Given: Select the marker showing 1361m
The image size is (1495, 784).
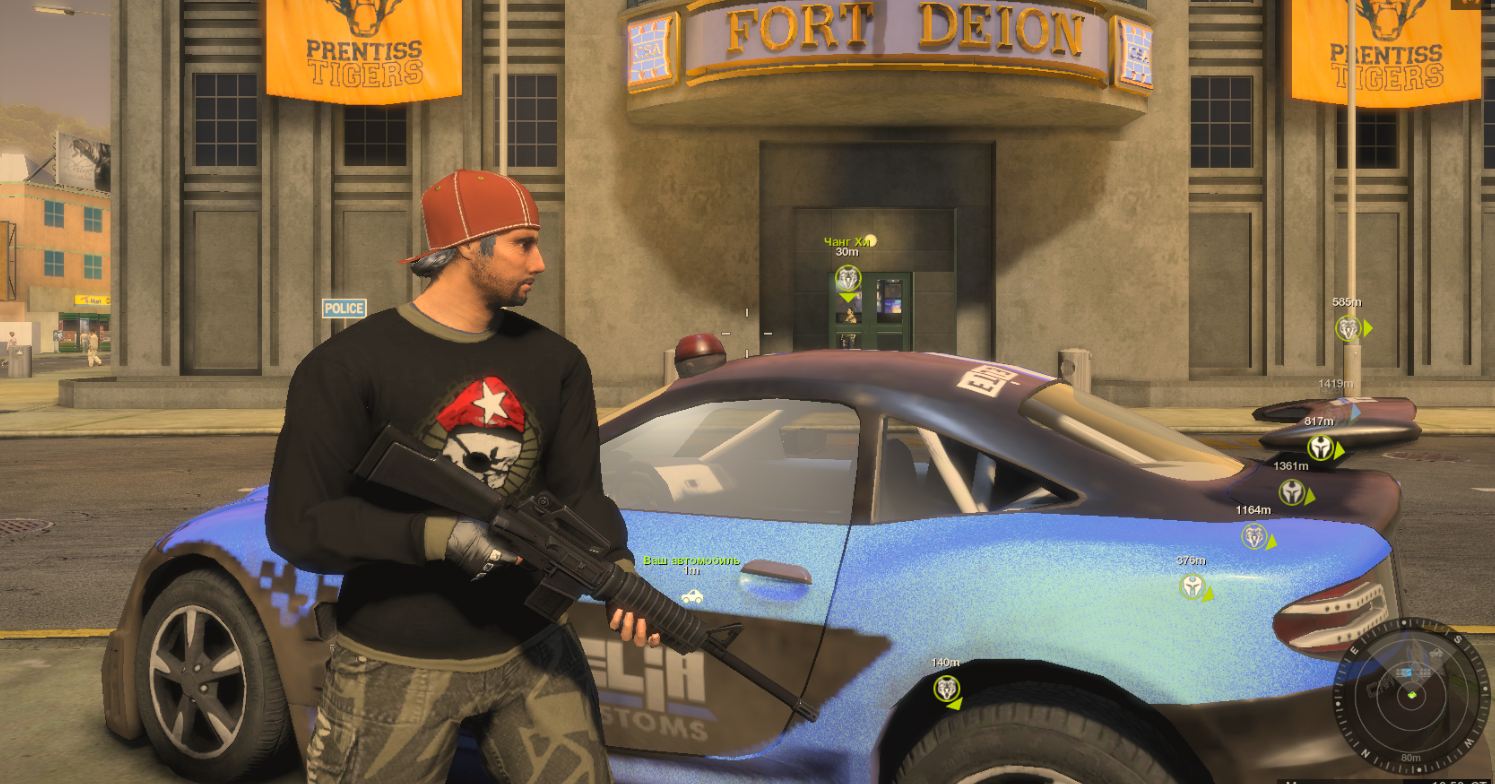Looking at the screenshot, I should [x=1292, y=492].
